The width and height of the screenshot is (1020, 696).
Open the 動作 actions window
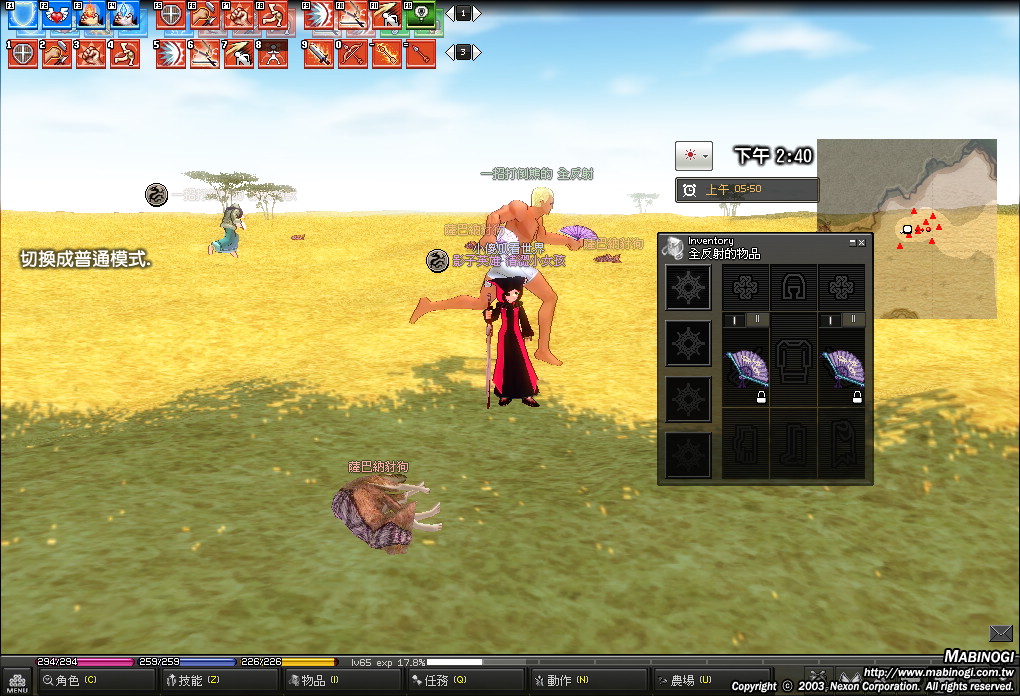coord(584,681)
